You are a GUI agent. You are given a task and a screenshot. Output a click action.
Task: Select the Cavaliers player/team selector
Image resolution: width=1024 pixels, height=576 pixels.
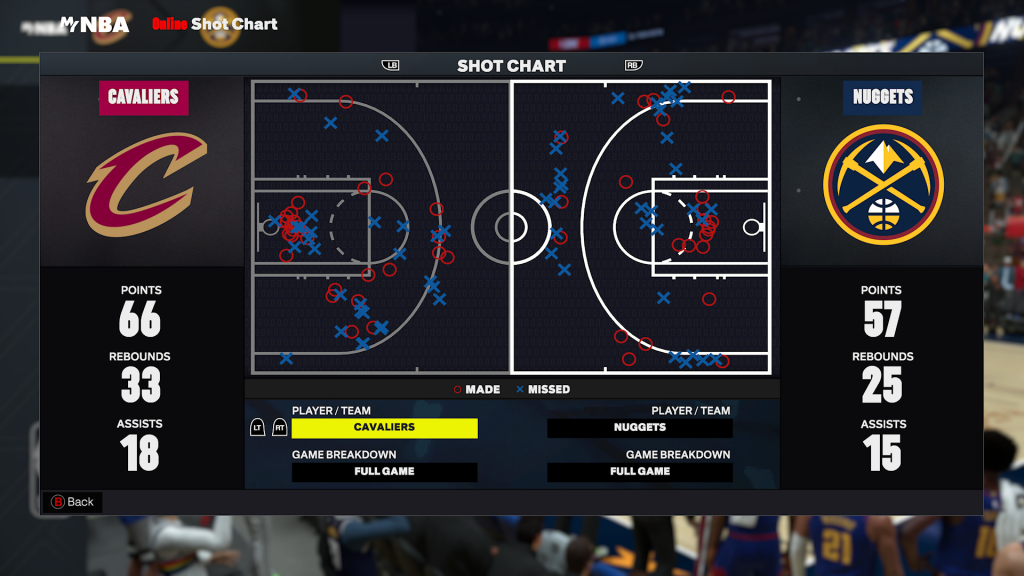coord(384,428)
